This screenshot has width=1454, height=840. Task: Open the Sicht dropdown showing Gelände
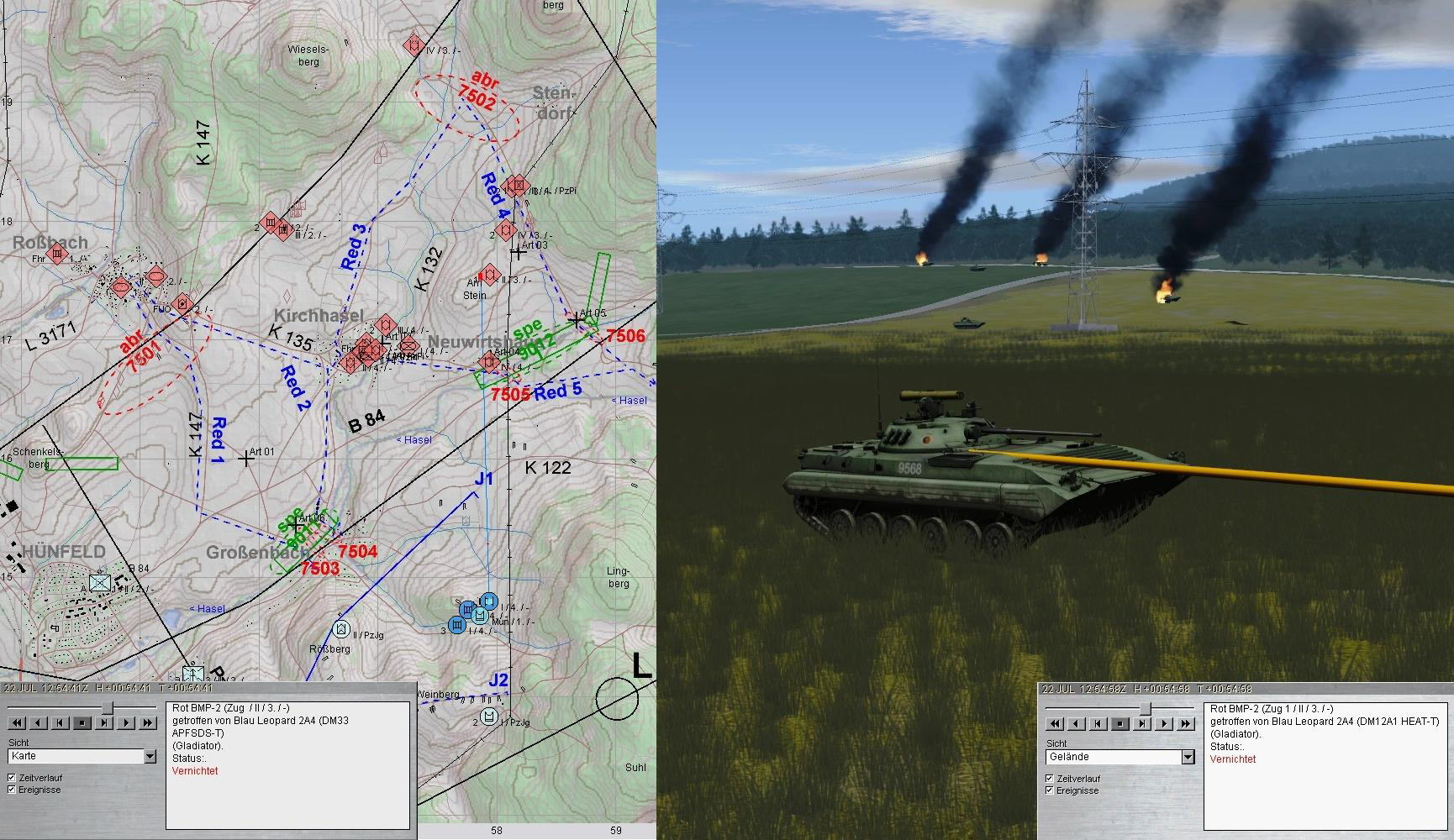click(x=1188, y=757)
